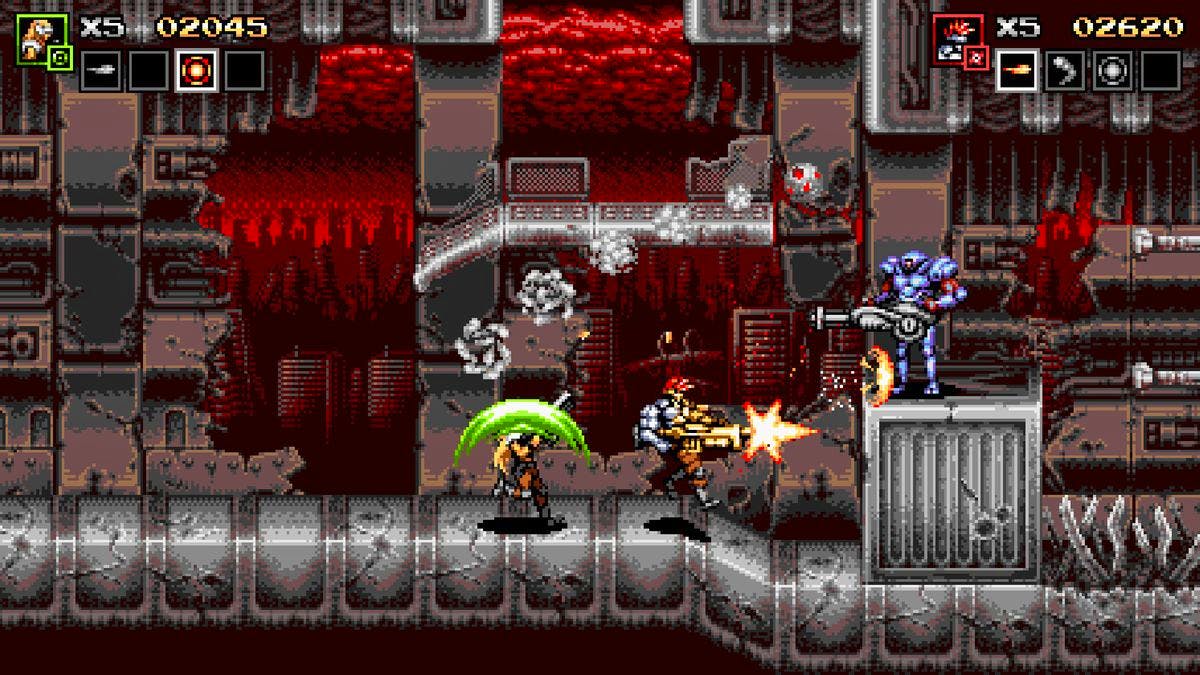Click the green target badge on player one's portrait
The width and height of the screenshot is (1200, 675).
(x=59, y=59)
